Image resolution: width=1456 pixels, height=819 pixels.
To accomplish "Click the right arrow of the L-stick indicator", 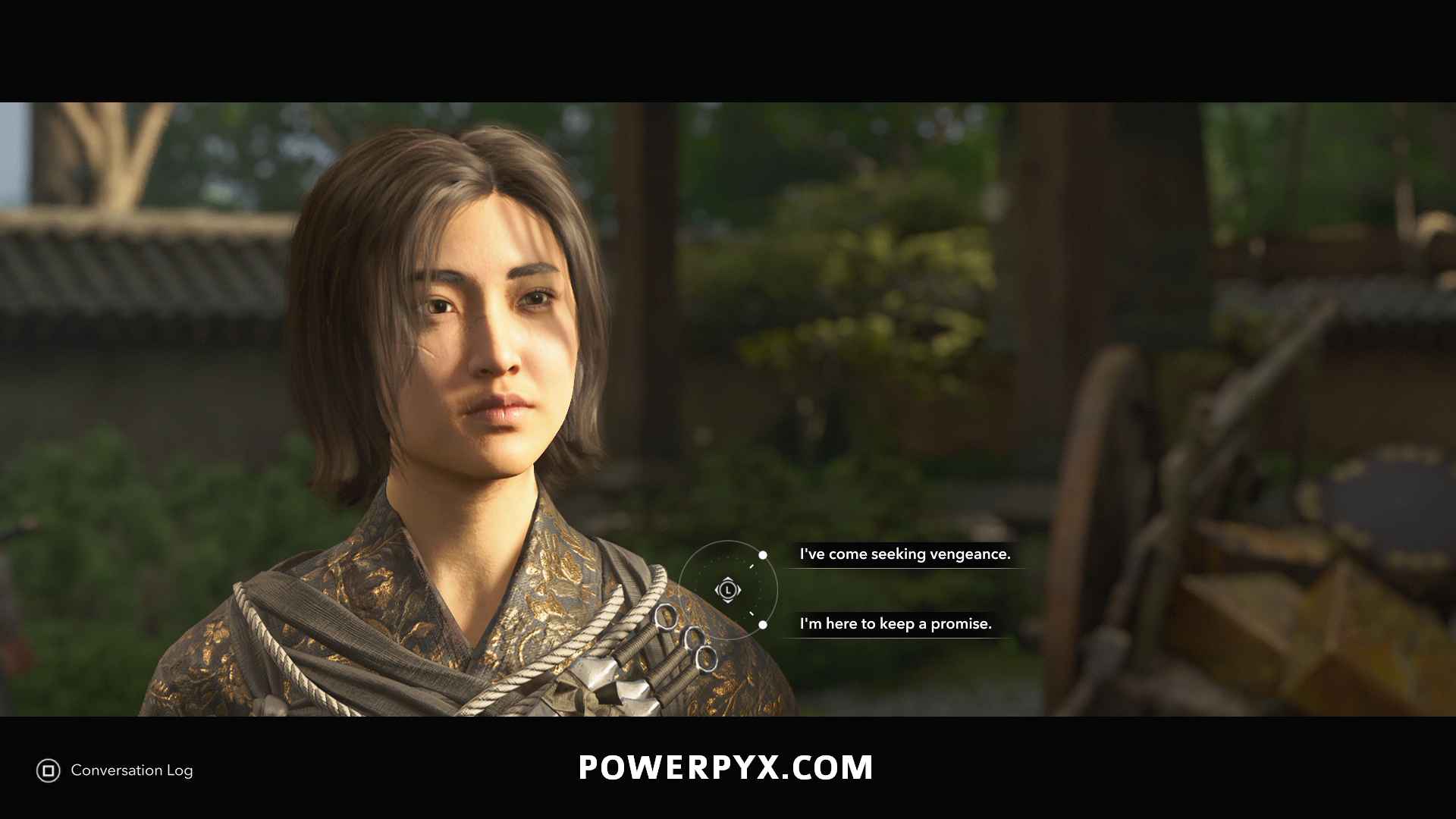I will click(x=739, y=589).
